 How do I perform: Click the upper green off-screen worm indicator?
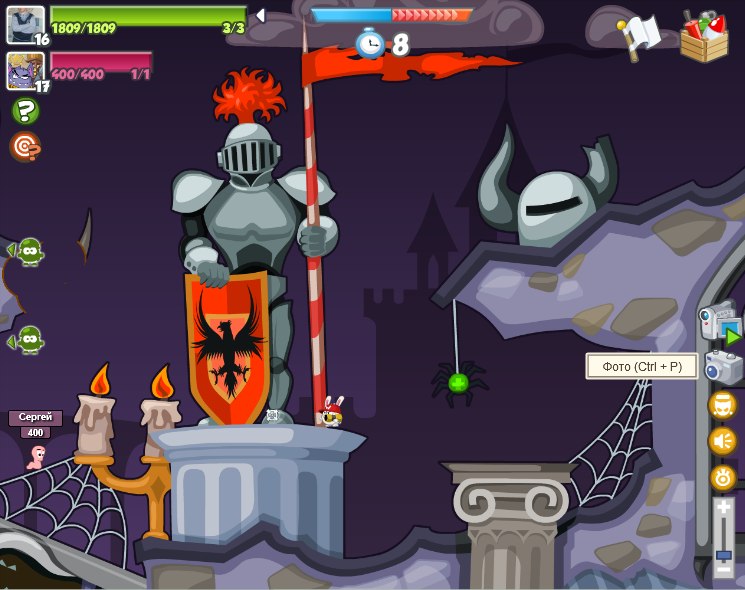tap(29, 250)
